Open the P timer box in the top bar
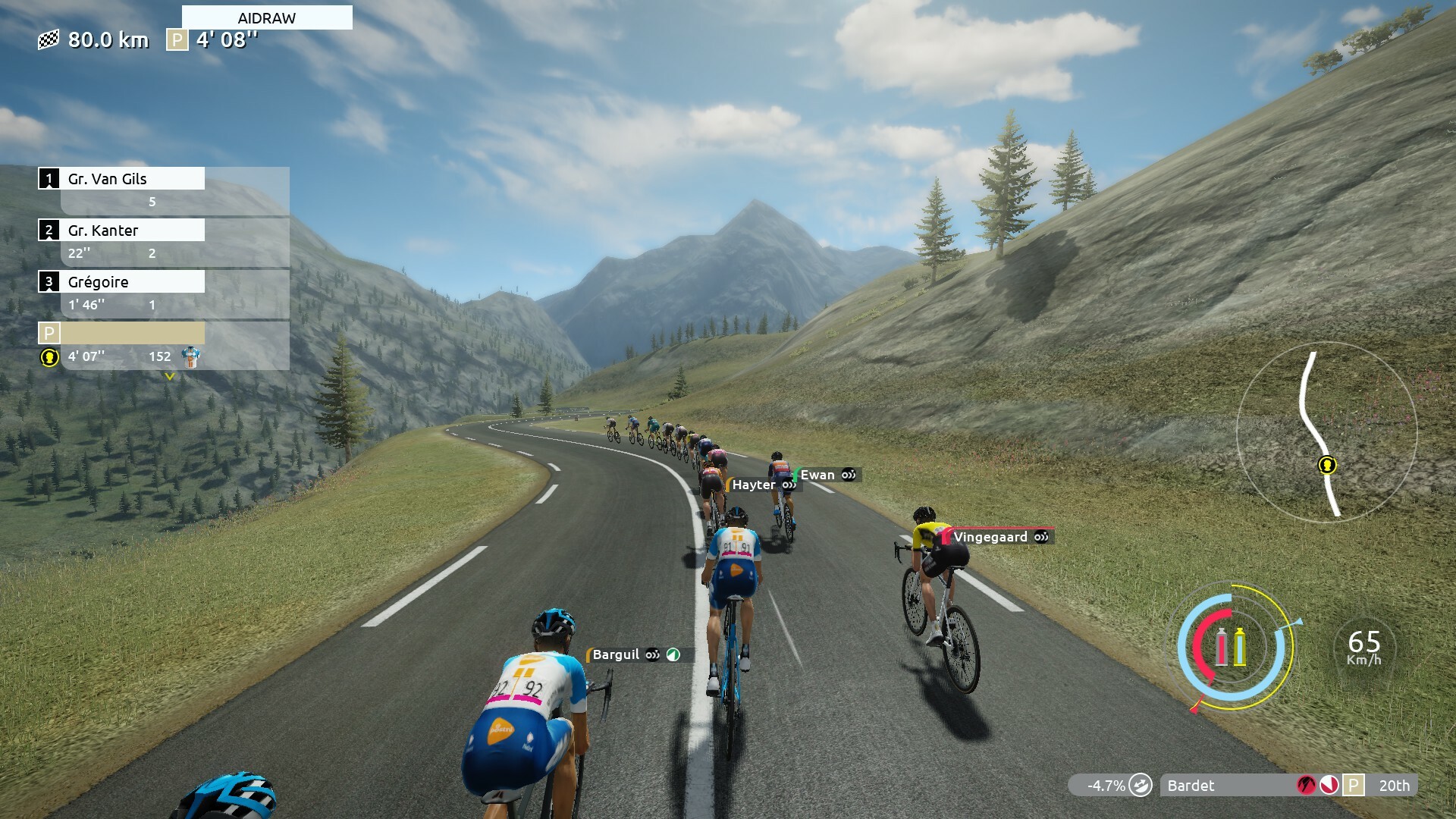This screenshot has height=819, width=1456. click(x=177, y=40)
